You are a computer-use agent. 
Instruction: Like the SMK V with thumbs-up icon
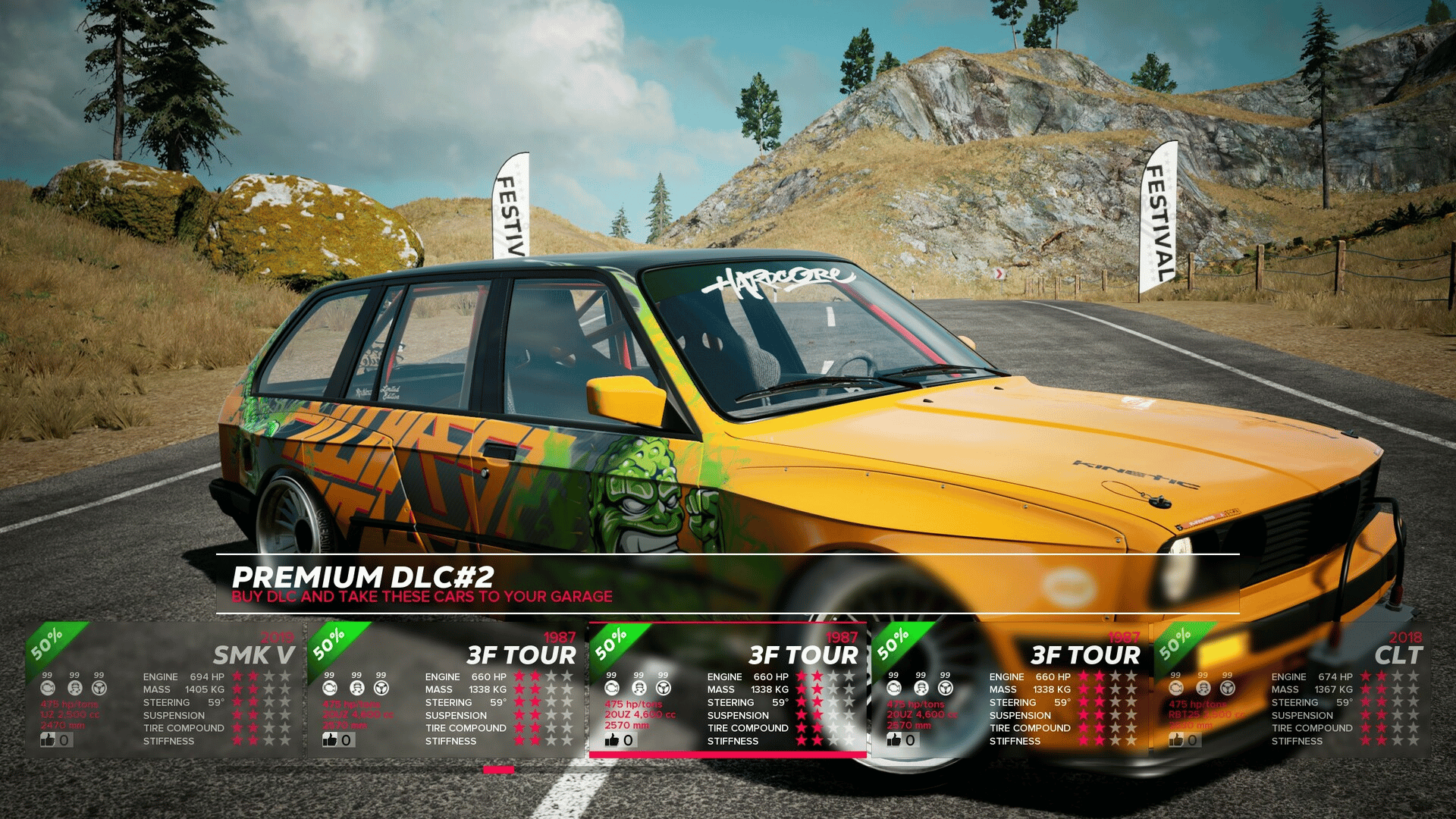pos(49,739)
